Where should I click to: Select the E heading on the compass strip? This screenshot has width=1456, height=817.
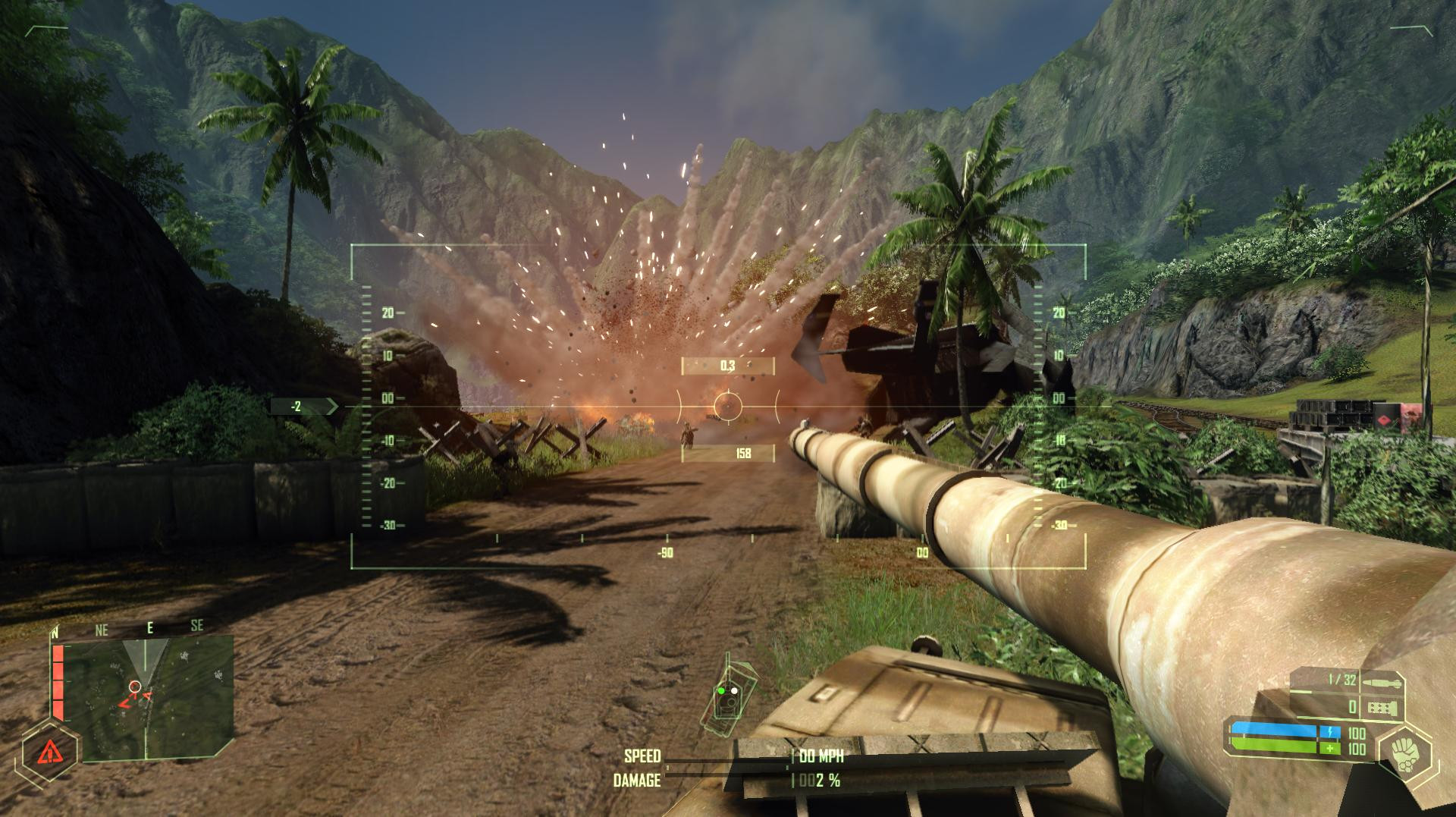[x=150, y=627]
